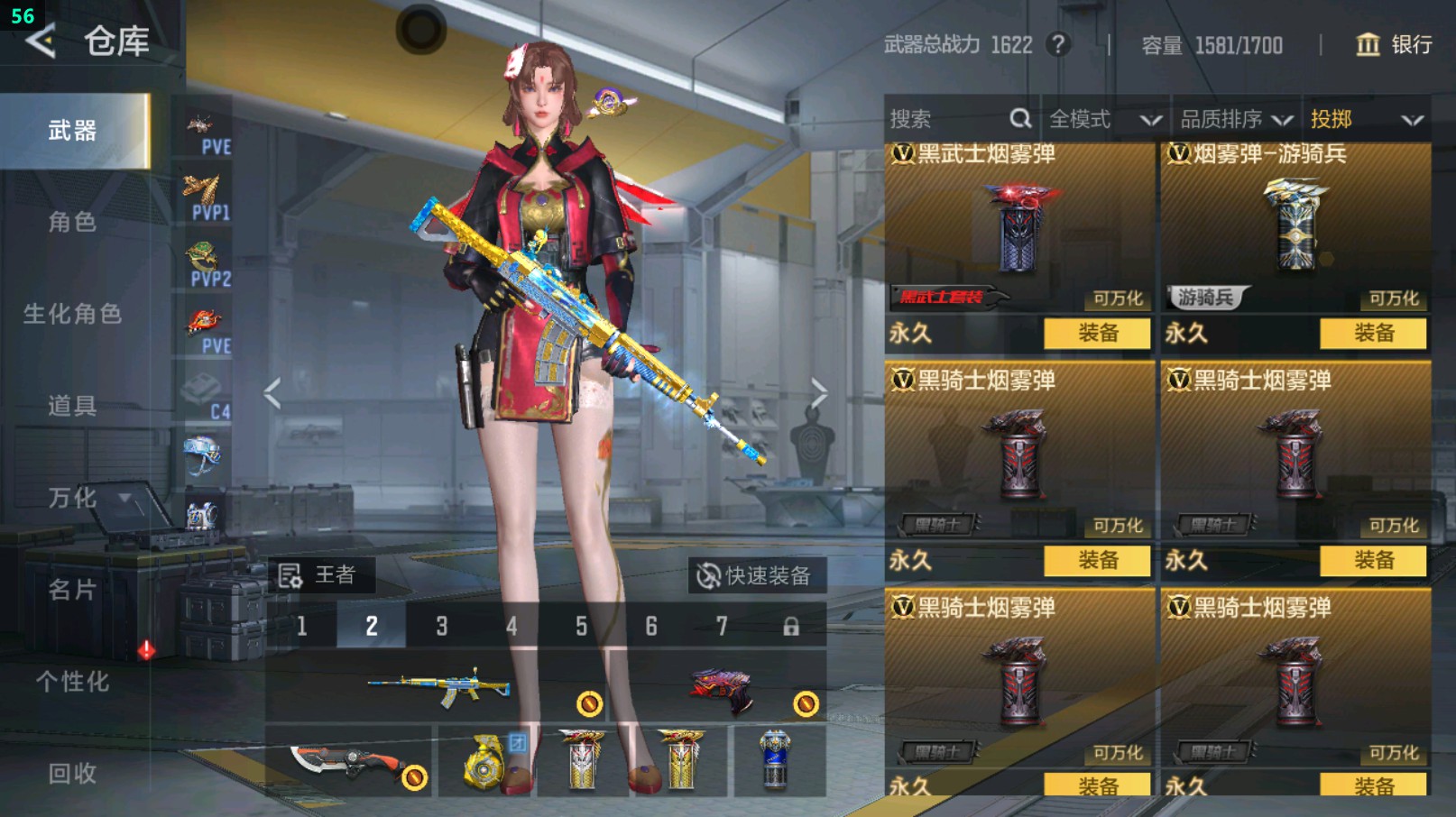Image resolution: width=1456 pixels, height=817 pixels.
Task: Click the locked eighth loadout slot
Action: 791,626
